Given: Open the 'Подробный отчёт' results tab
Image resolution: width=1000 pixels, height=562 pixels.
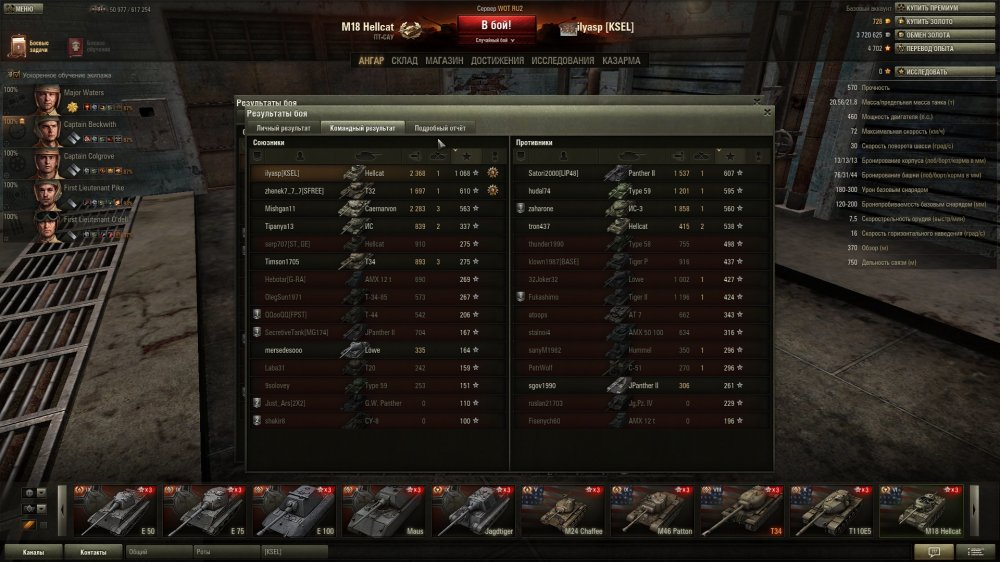Looking at the screenshot, I should [439, 128].
